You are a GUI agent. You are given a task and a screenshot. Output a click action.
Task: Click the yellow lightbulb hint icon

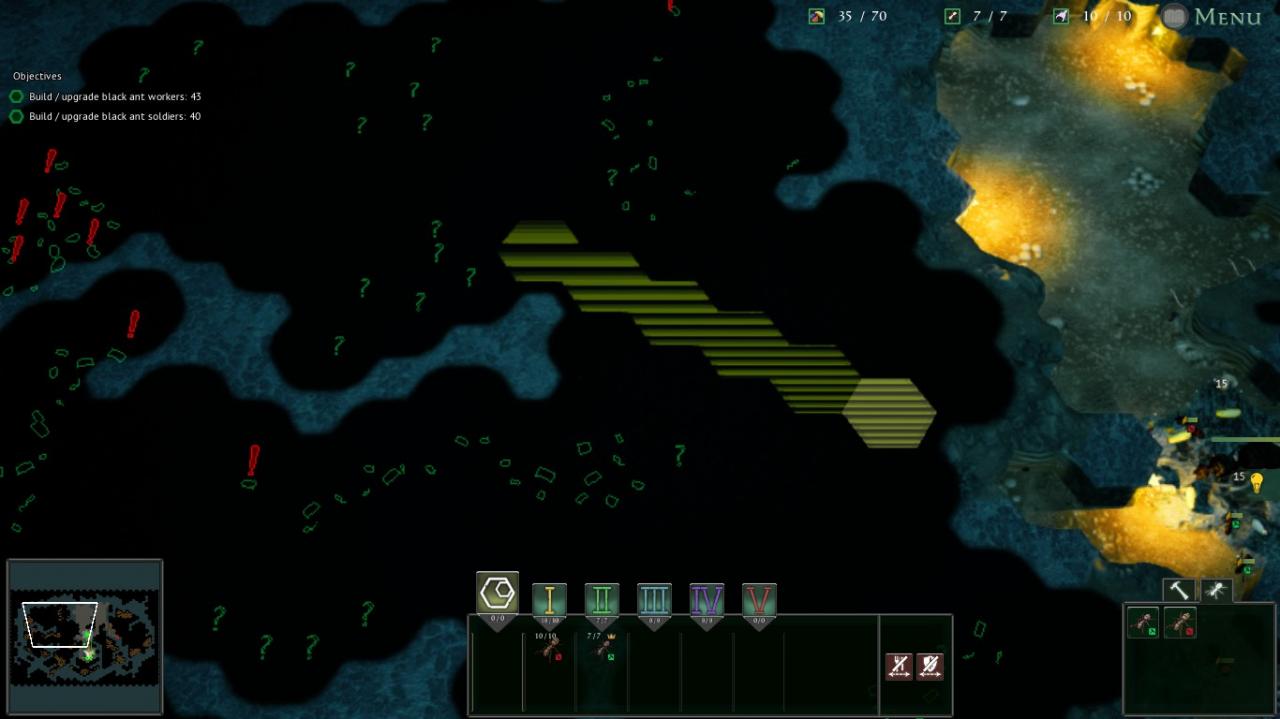[1256, 484]
